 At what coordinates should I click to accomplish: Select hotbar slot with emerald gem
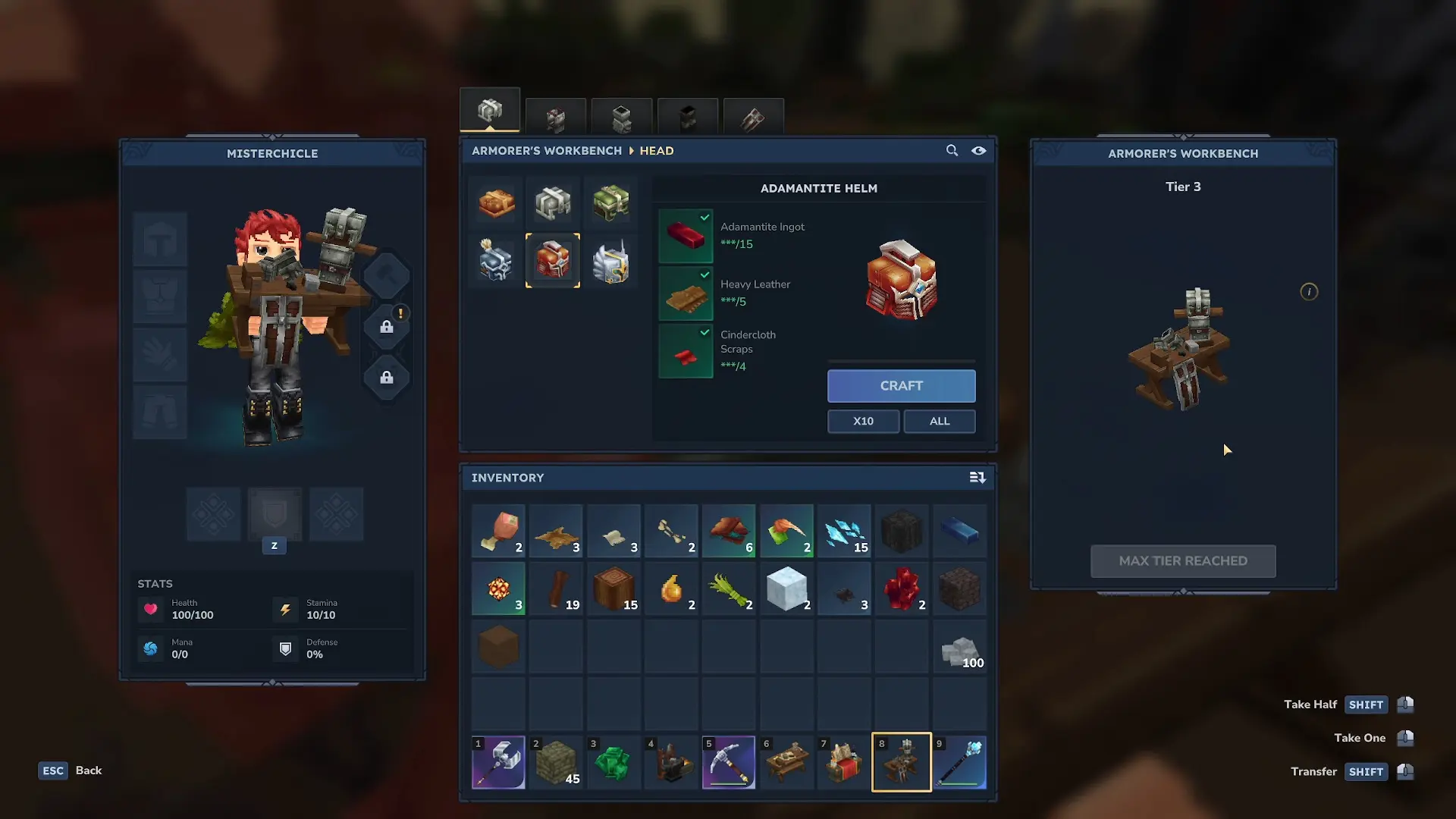(613, 762)
